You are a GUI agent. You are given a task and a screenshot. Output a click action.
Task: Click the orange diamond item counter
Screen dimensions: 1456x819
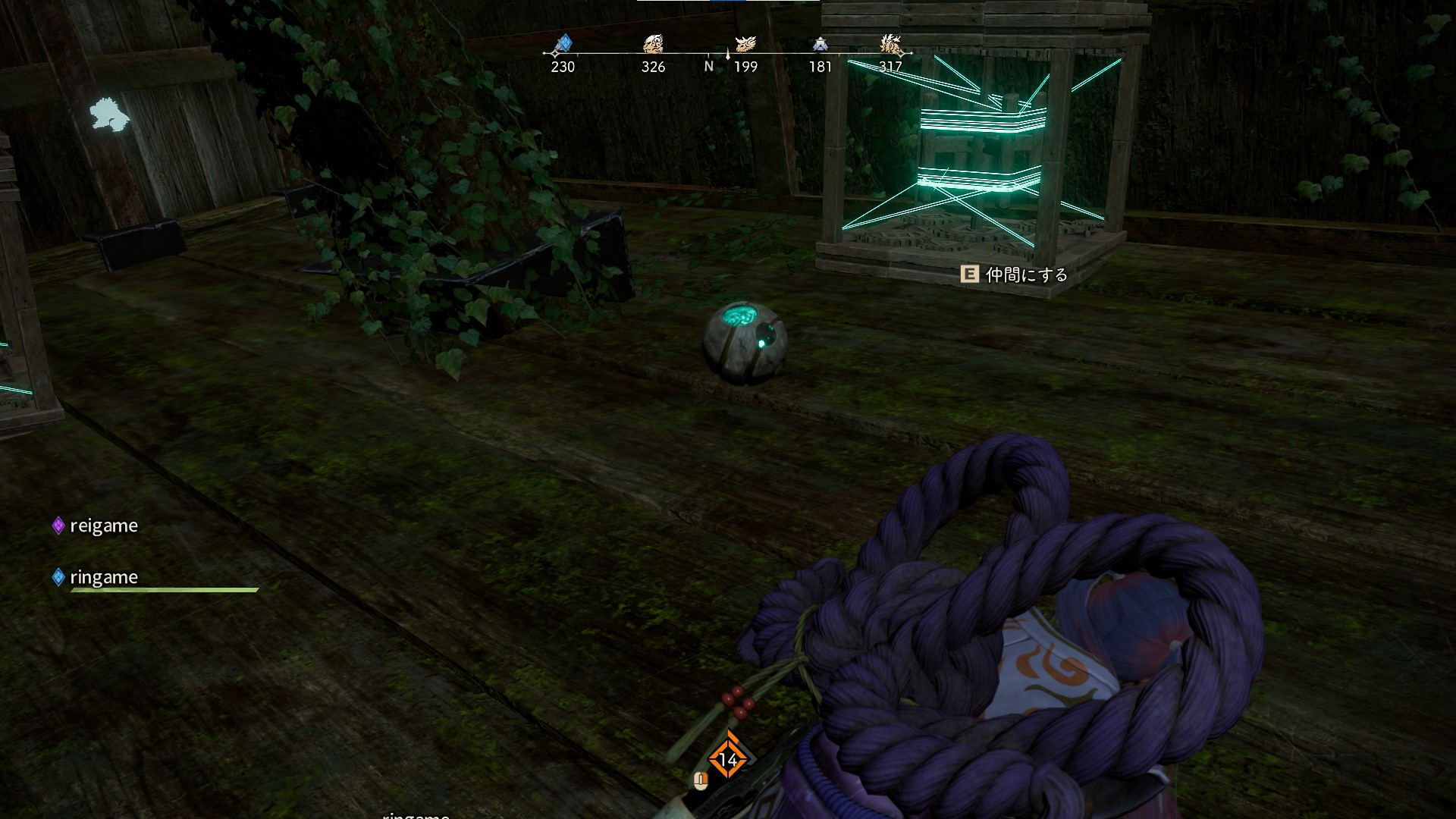pyautogui.click(x=727, y=758)
